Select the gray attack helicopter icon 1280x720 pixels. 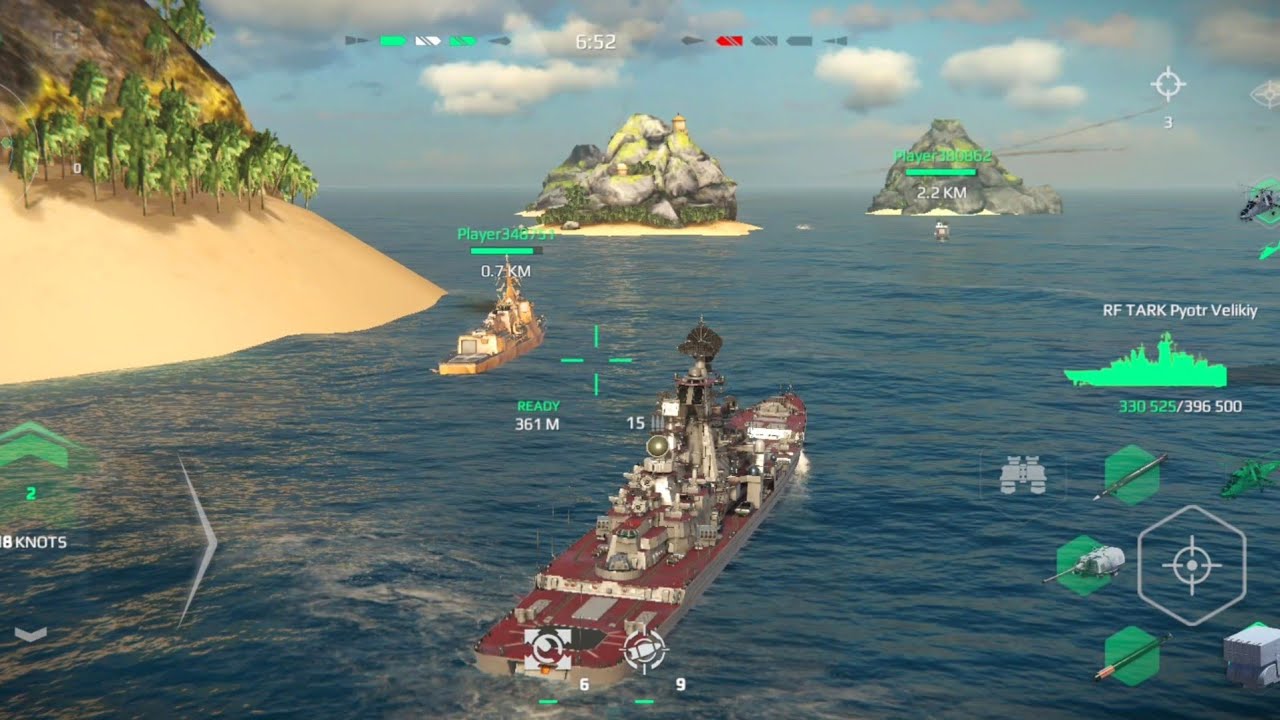(1256, 204)
